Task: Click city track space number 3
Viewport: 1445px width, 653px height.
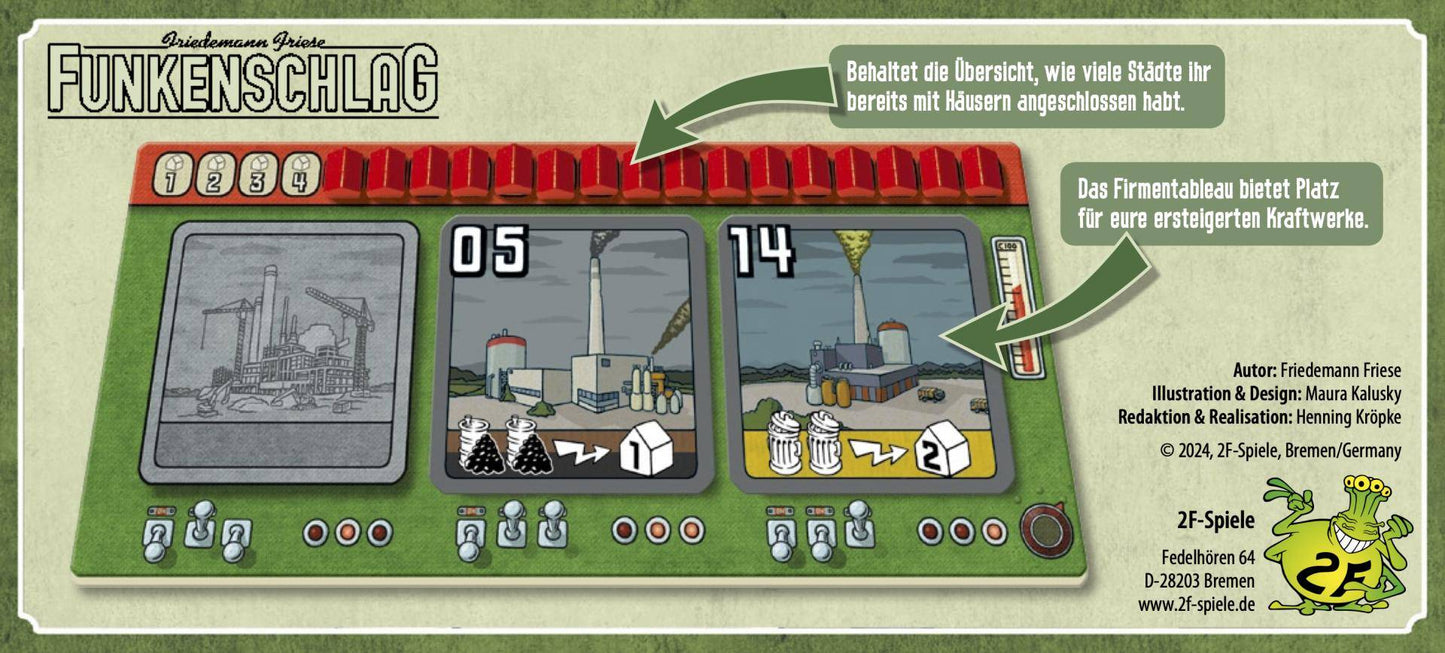Action: pos(256,174)
